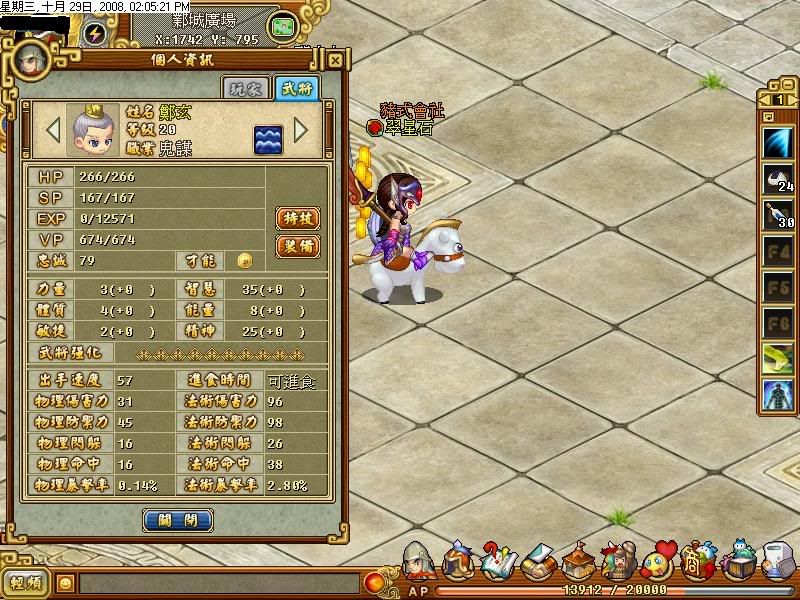
Task: Activate the blue slash skill slot
Action: tap(778, 143)
